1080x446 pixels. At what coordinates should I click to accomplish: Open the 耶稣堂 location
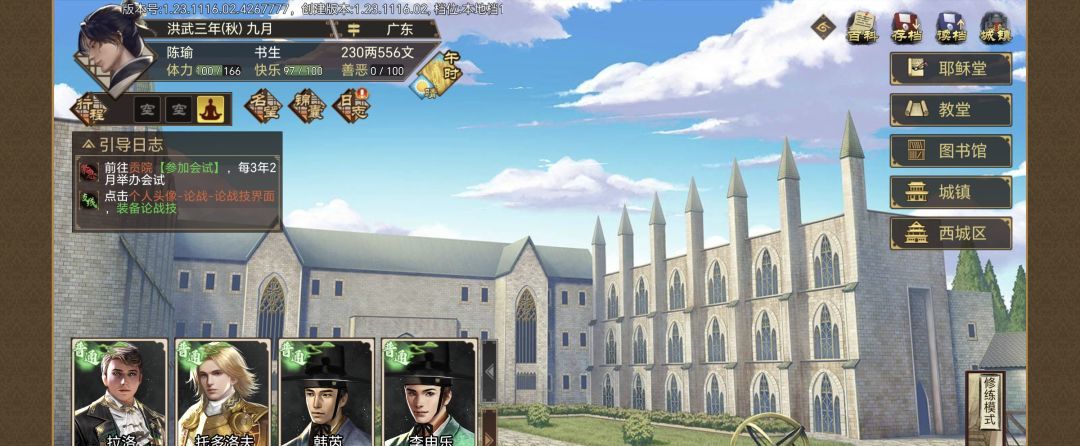(950, 67)
